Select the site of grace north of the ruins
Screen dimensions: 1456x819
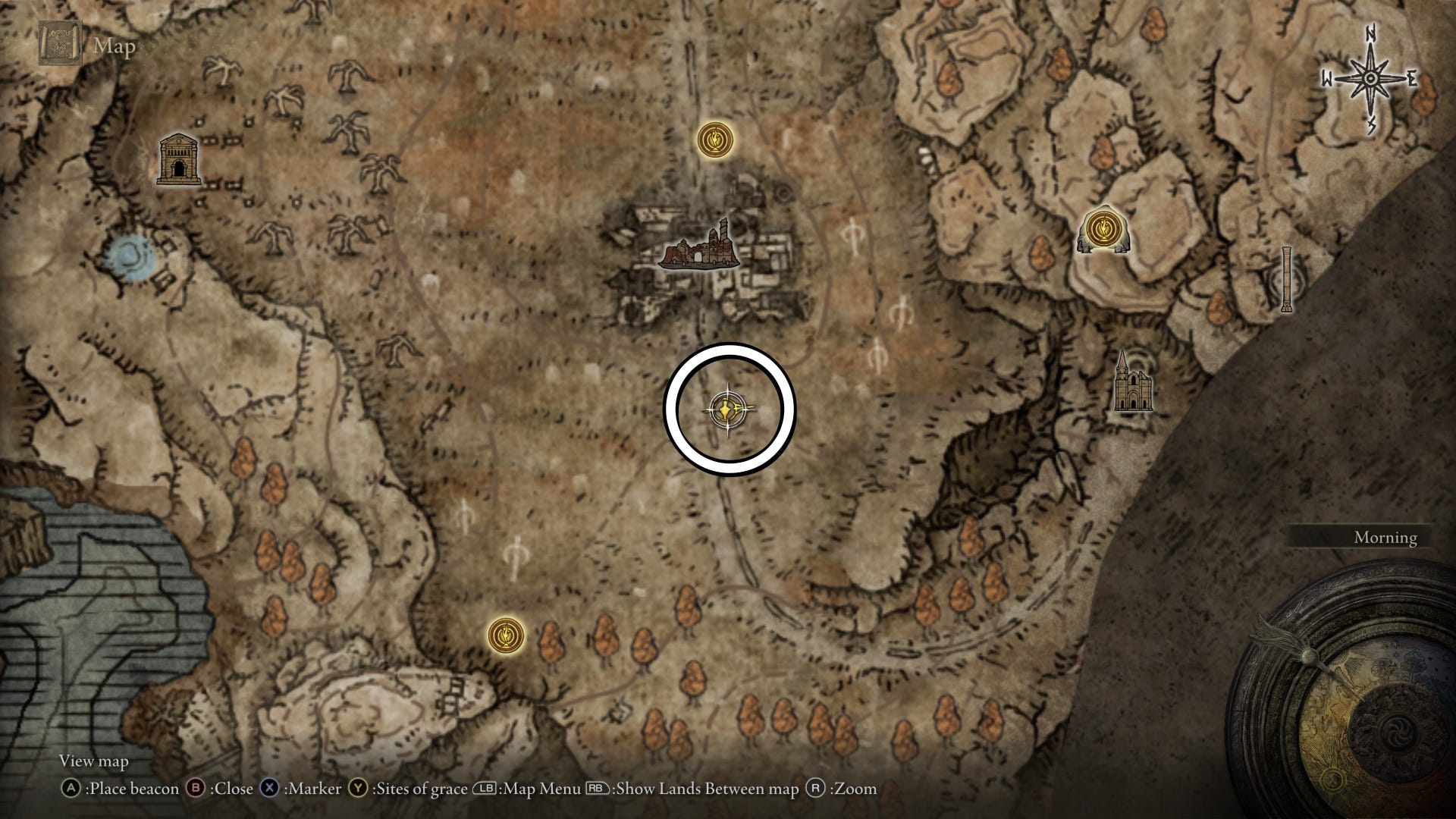point(716,140)
